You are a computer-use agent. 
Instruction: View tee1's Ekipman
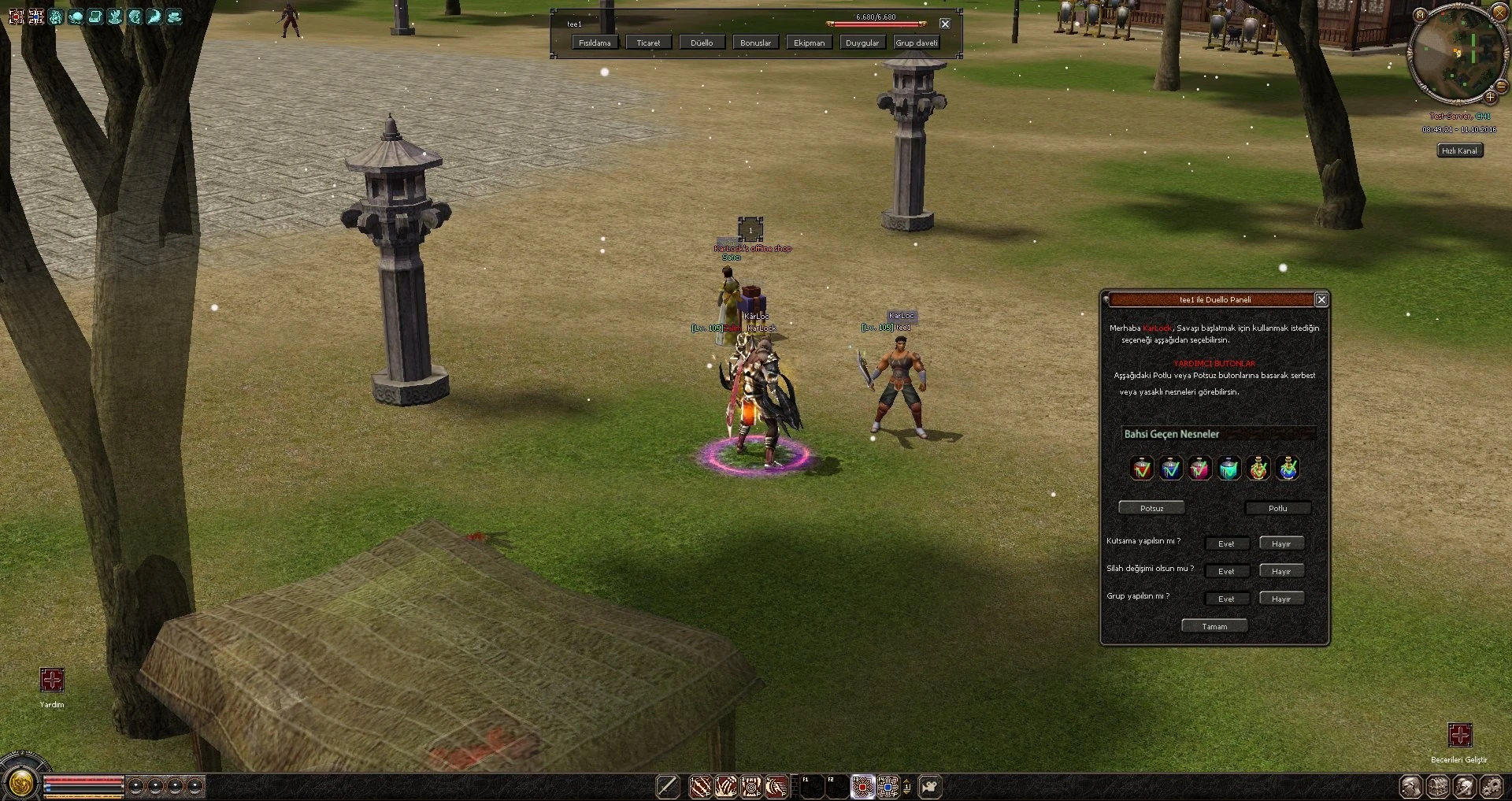coord(809,43)
